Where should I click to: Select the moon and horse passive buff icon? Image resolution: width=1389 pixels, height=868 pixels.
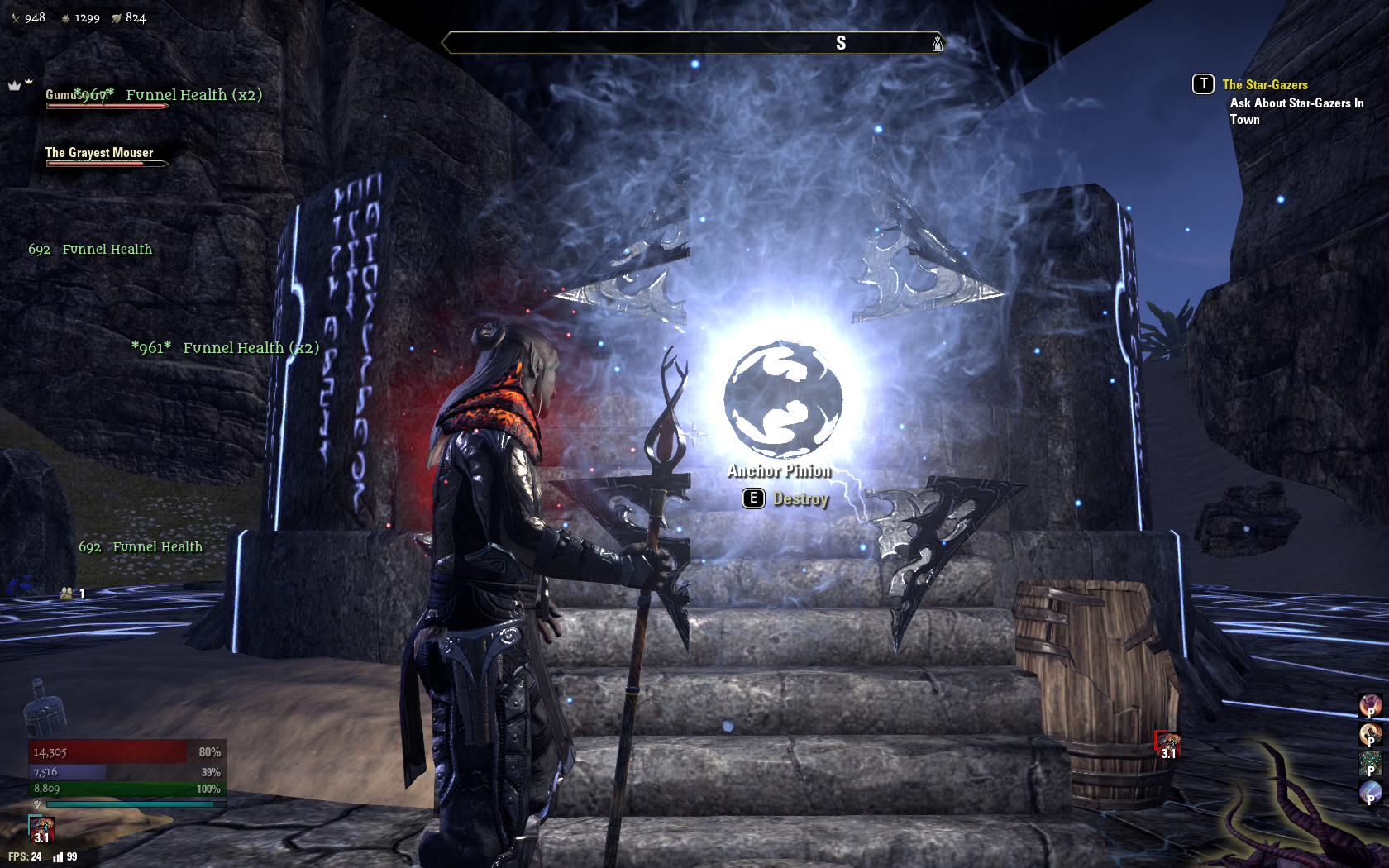(x=1370, y=734)
